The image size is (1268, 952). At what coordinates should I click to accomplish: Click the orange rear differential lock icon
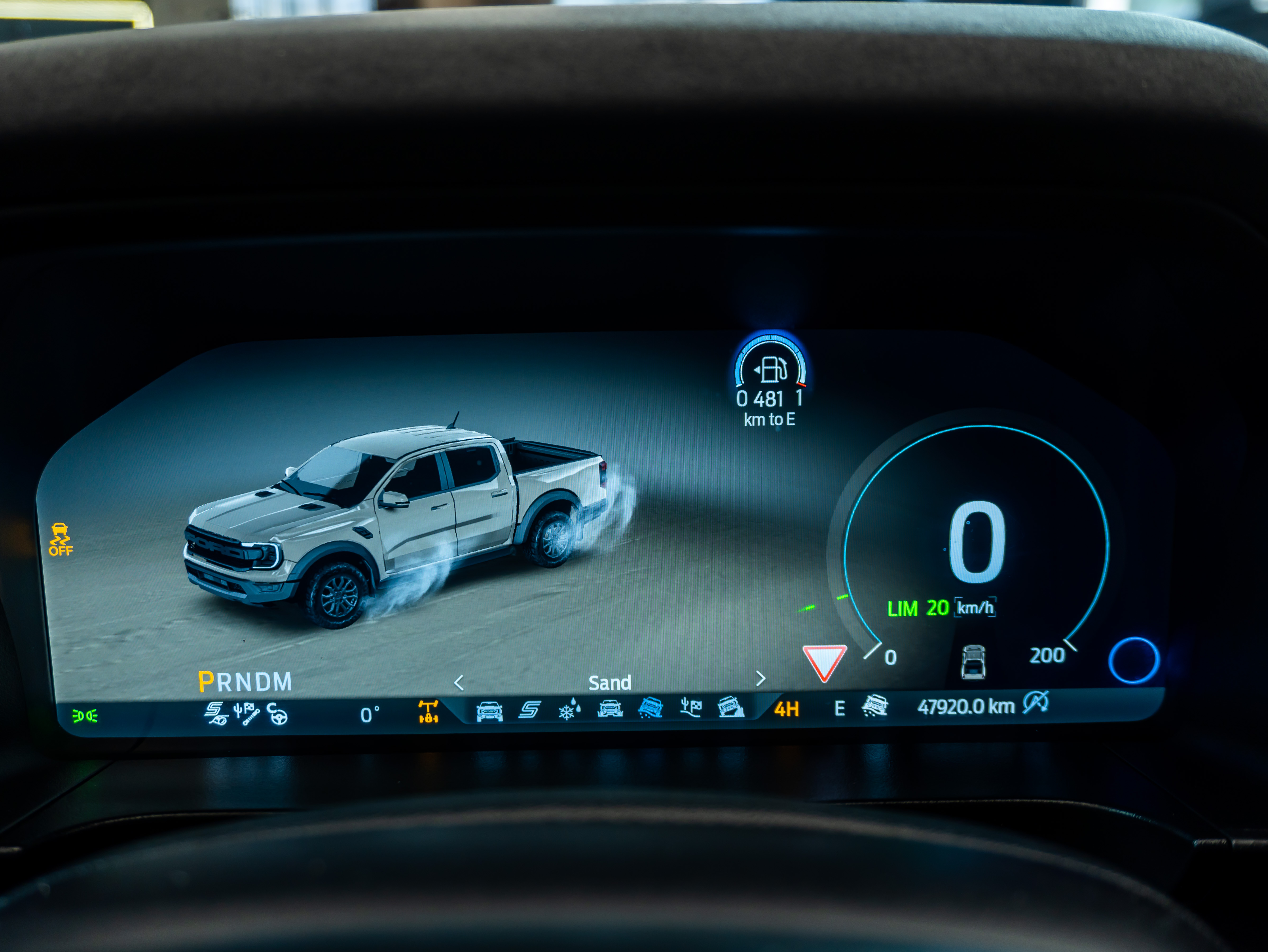click(428, 712)
